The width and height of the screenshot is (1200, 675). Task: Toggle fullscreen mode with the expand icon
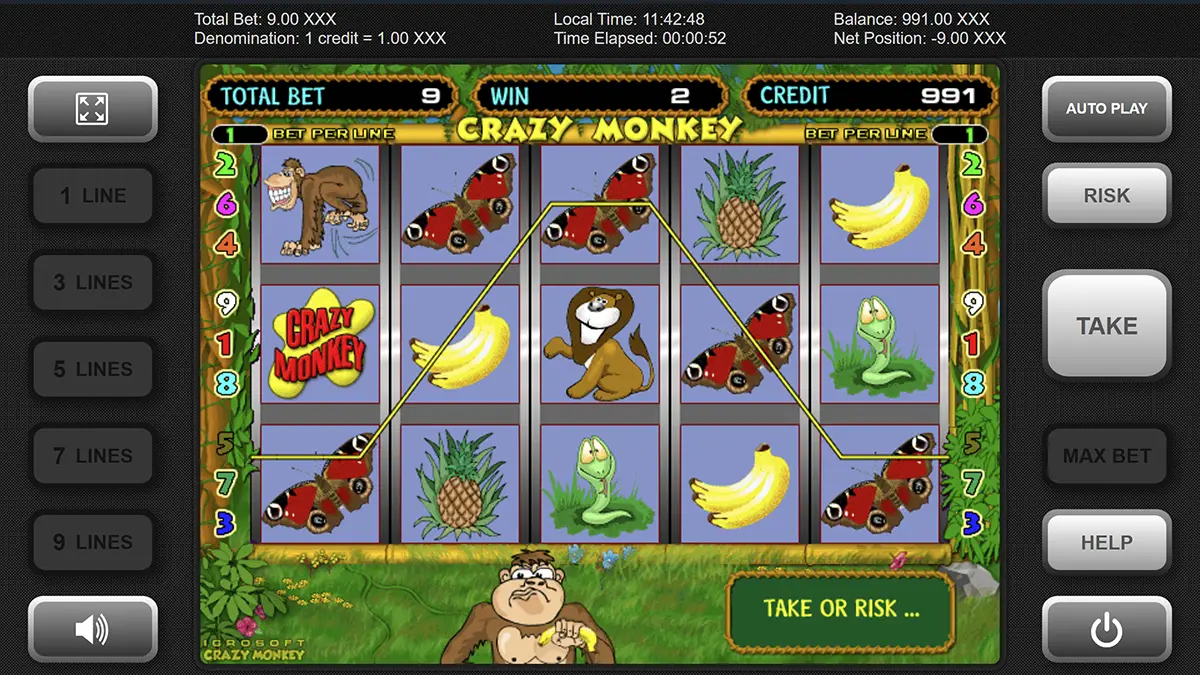[92, 109]
